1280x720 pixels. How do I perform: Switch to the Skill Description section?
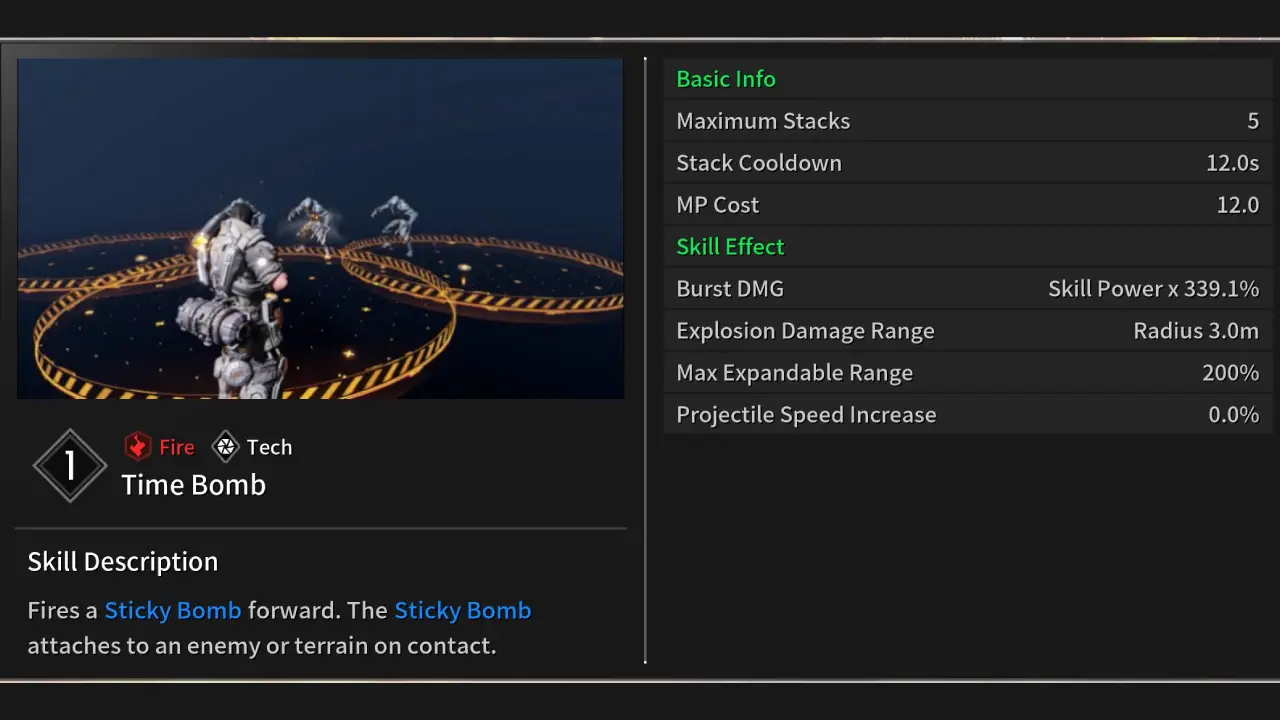click(x=122, y=561)
